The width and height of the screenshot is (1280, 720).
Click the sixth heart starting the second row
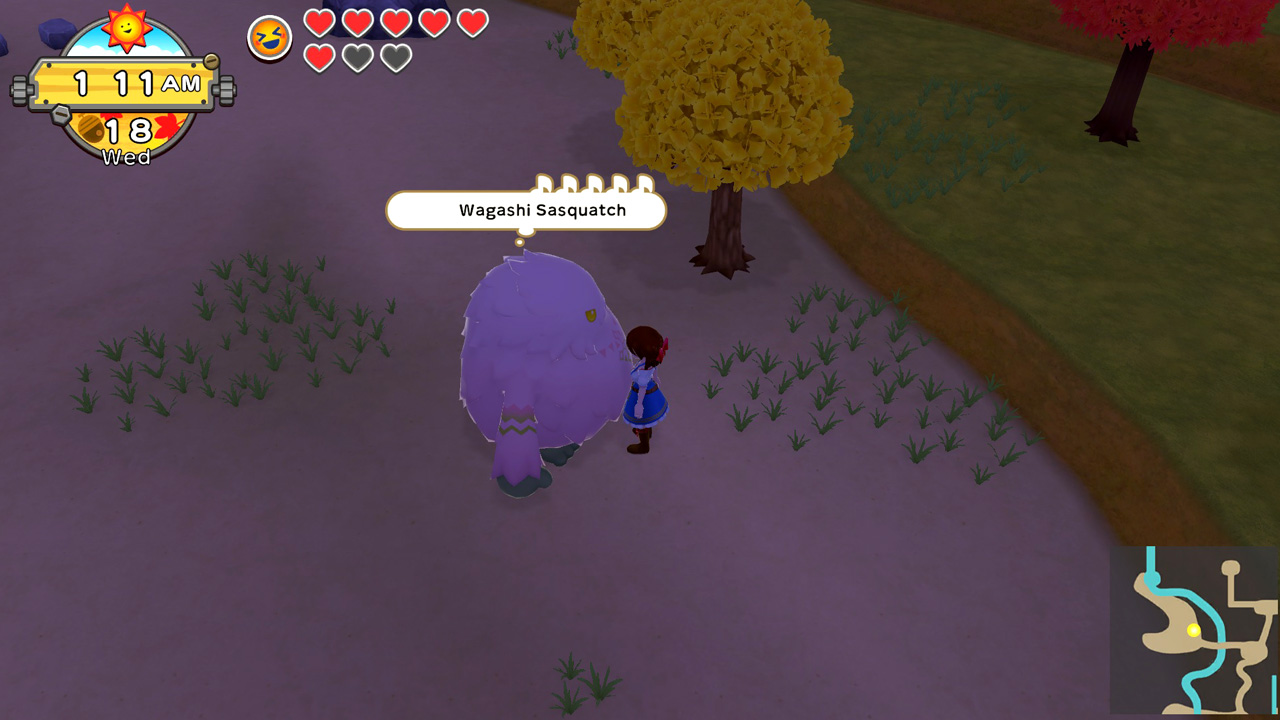coord(319,60)
